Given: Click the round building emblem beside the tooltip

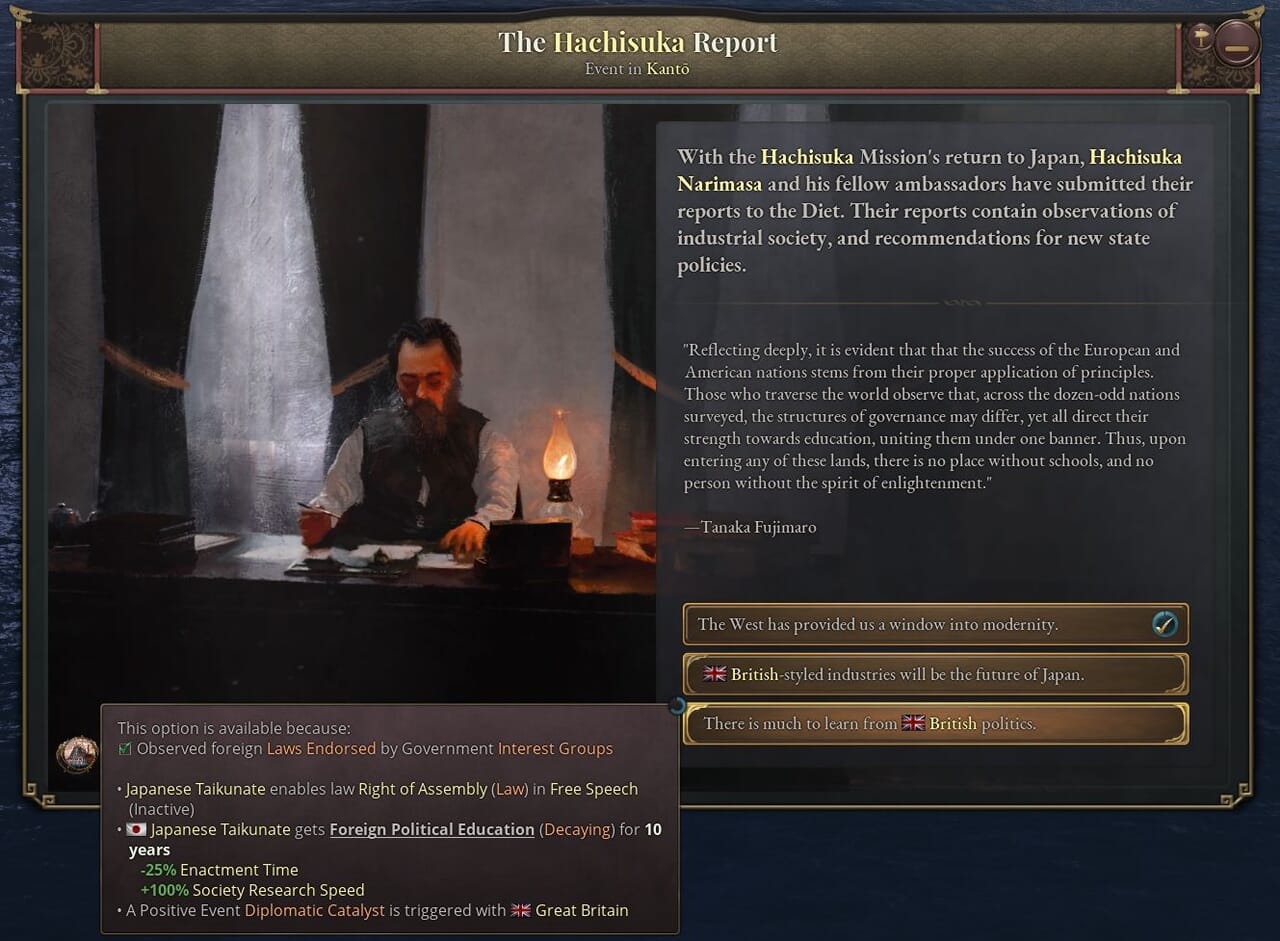Looking at the screenshot, I should [x=77, y=754].
